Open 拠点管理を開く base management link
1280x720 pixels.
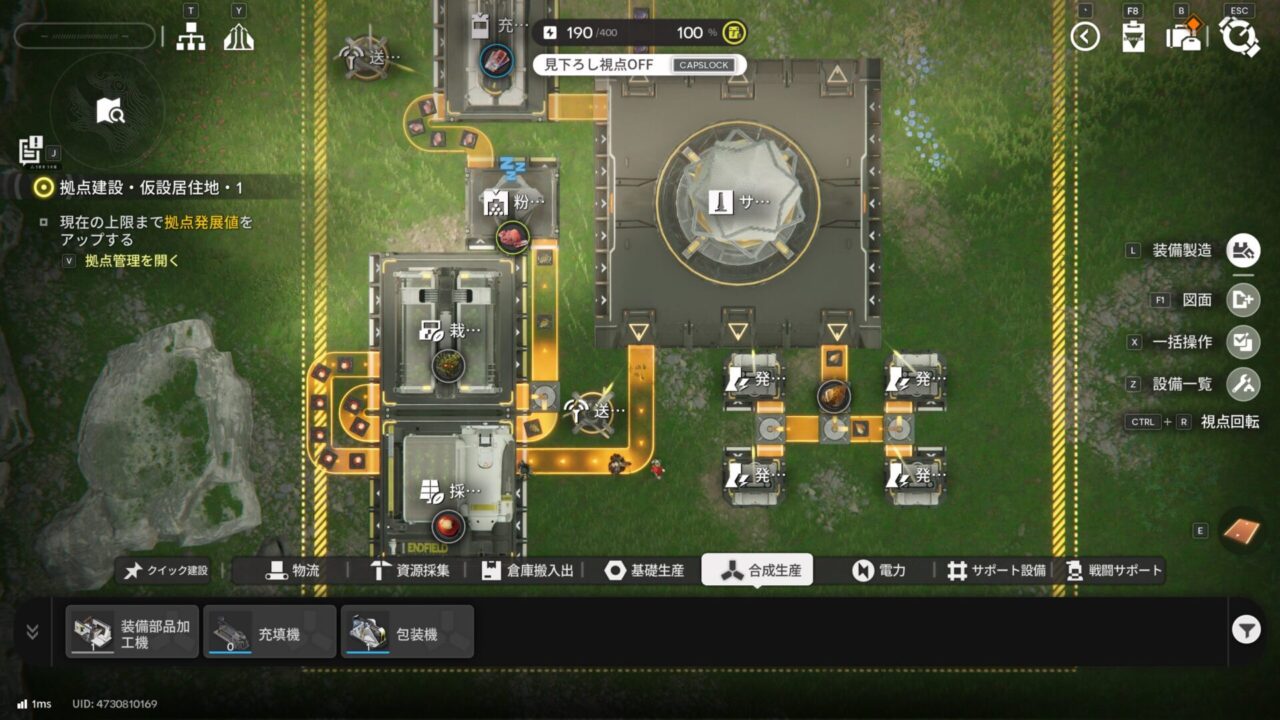click(132, 261)
